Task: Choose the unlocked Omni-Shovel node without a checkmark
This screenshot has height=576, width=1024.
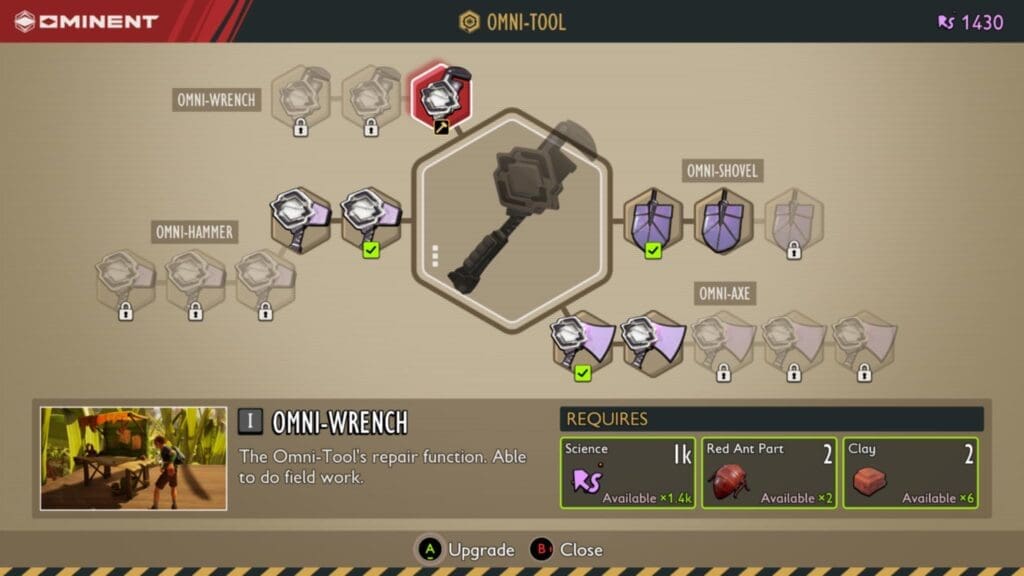Action: tap(723, 219)
